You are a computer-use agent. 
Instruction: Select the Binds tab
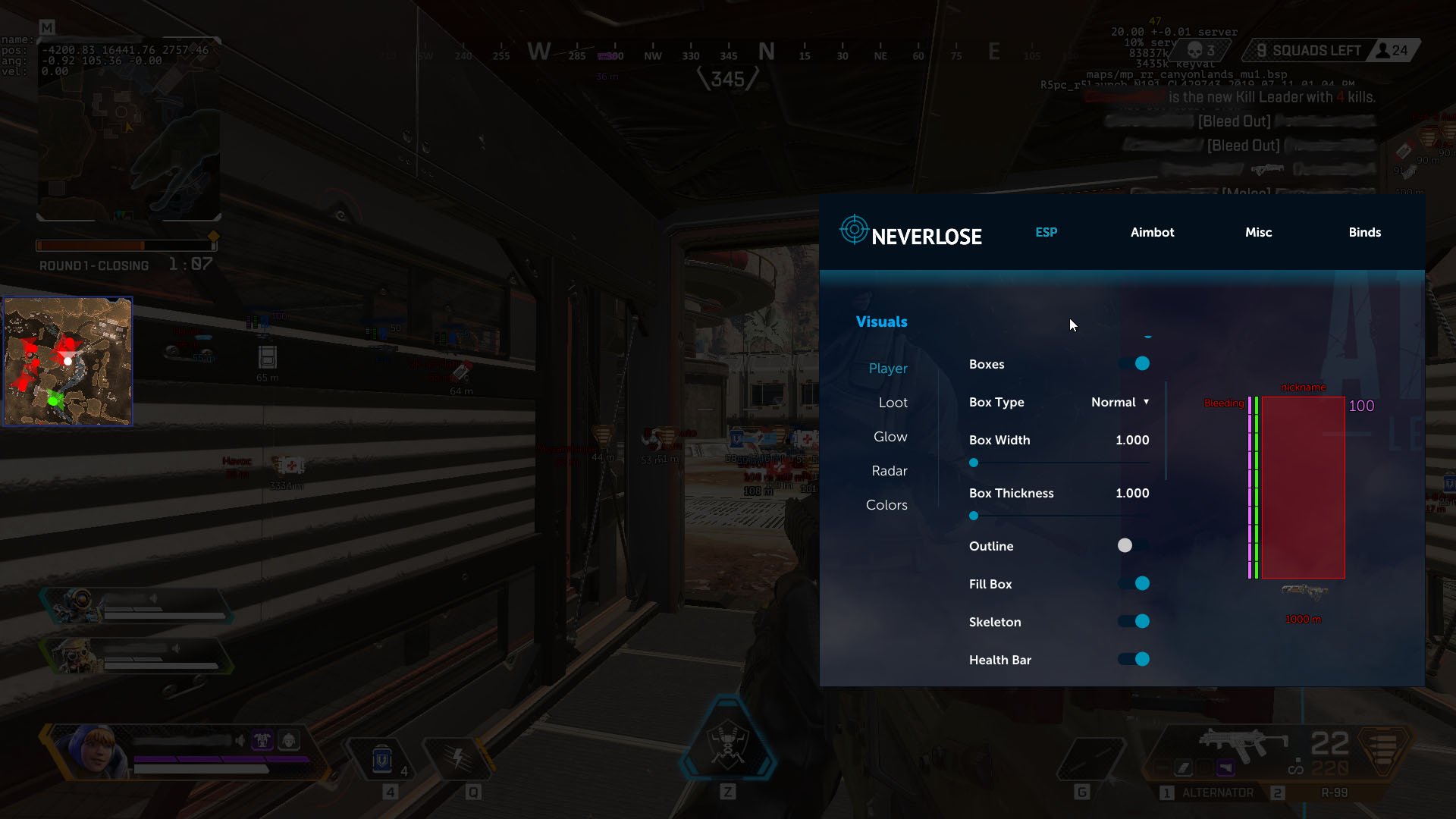click(x=1364, y=232)
